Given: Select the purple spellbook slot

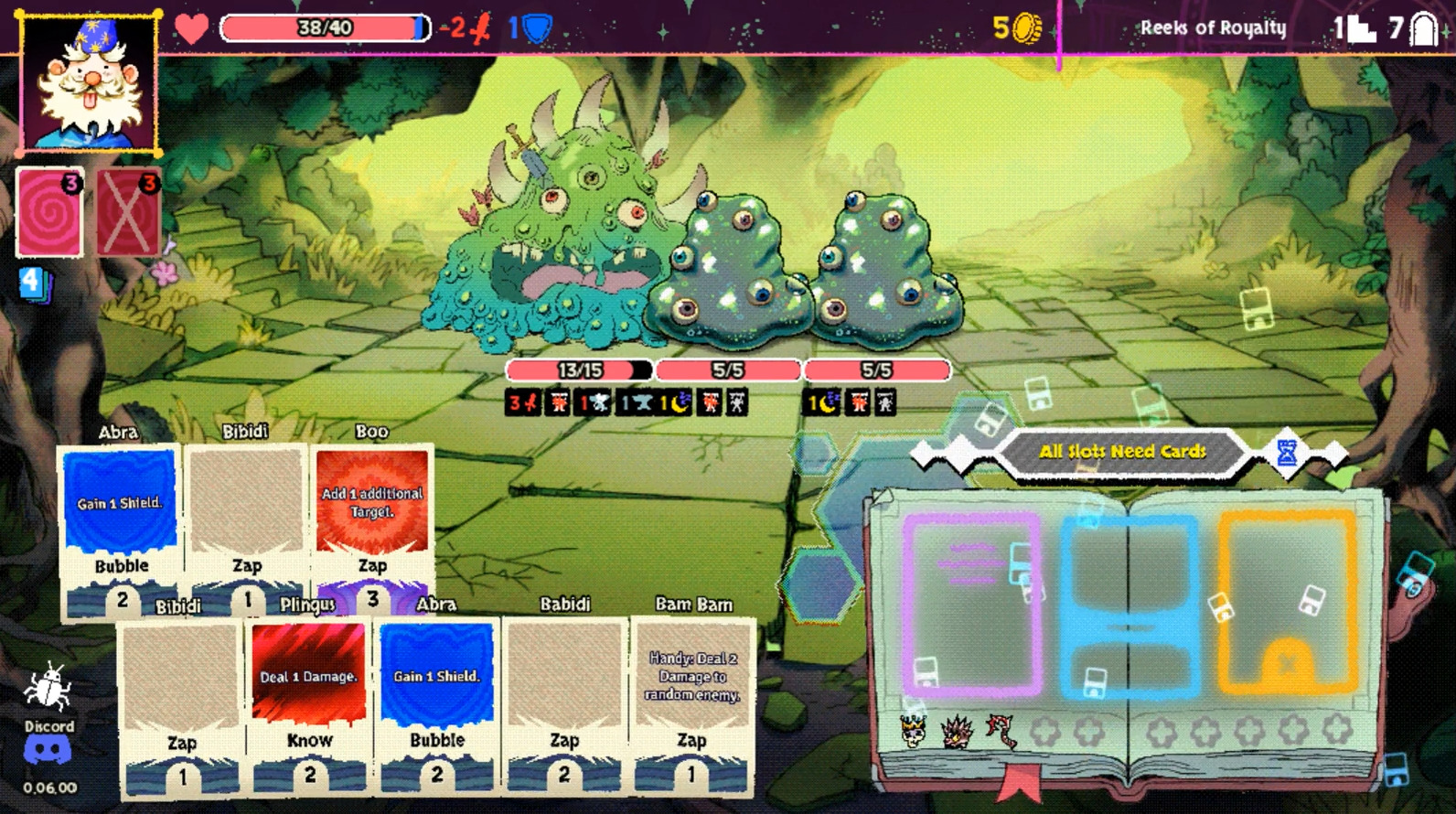Looking at the screenshot, I should (x=971, y=604).
